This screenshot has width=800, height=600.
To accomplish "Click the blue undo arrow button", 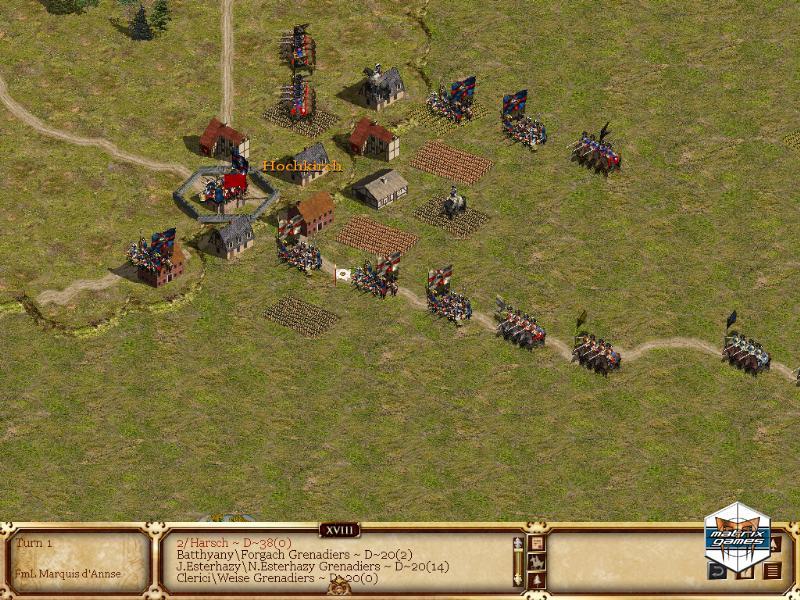I will (x=717, y=572).
